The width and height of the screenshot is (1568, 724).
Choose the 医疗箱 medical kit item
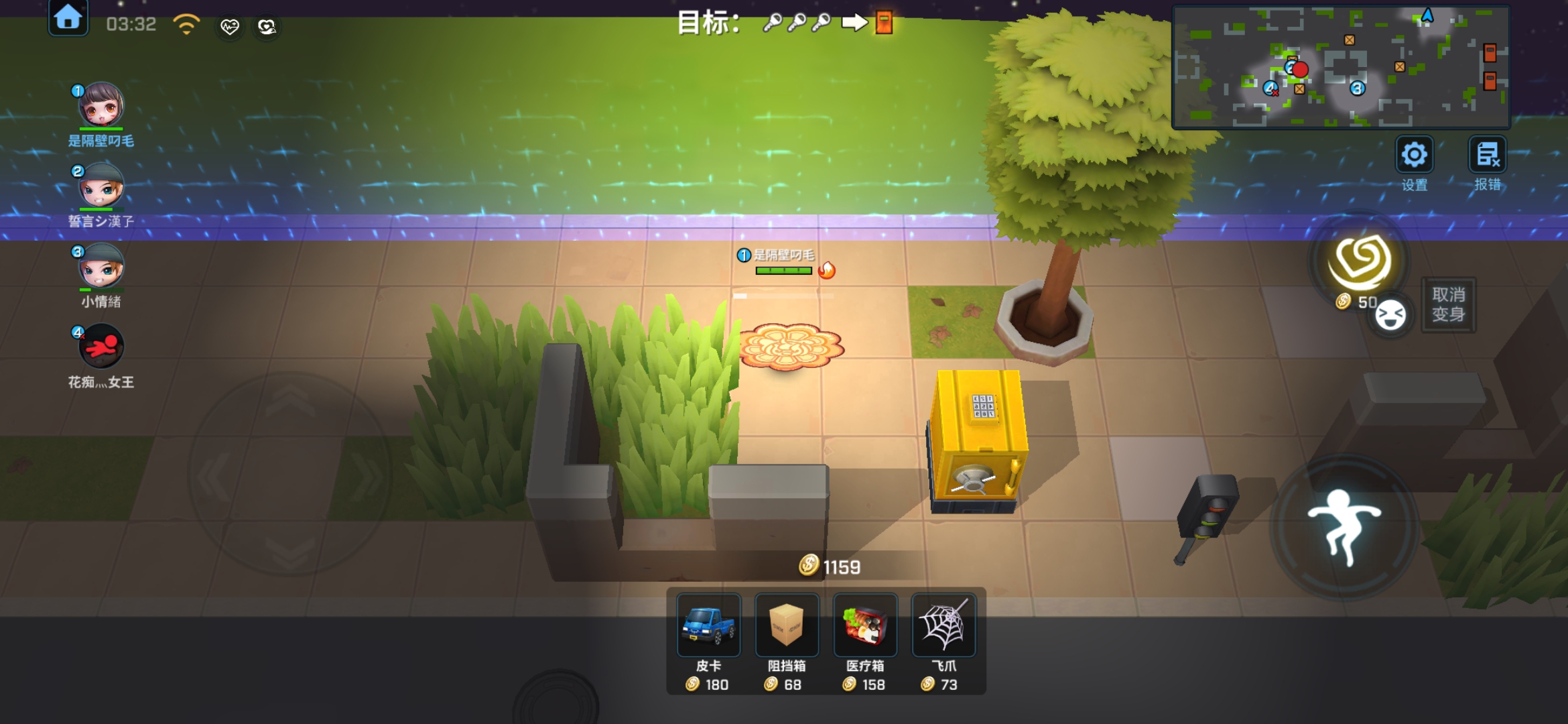(864, 625)
